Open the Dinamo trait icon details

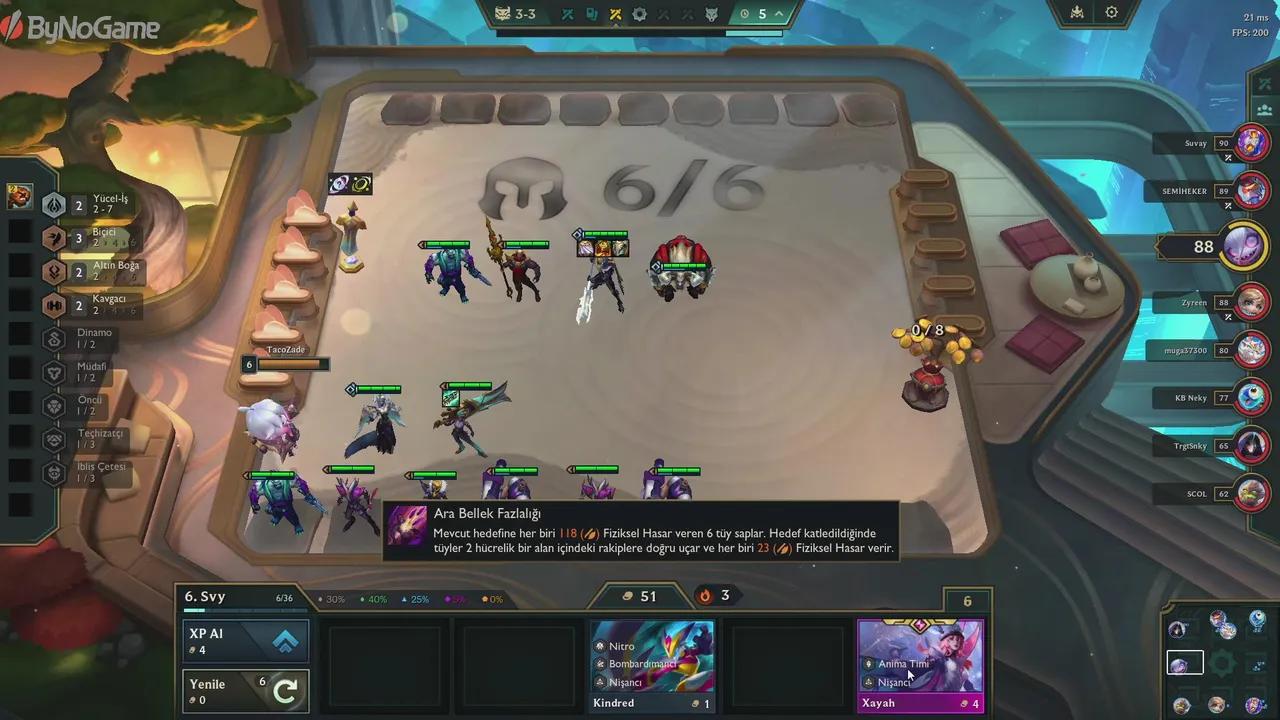click(x=54, y=339)
